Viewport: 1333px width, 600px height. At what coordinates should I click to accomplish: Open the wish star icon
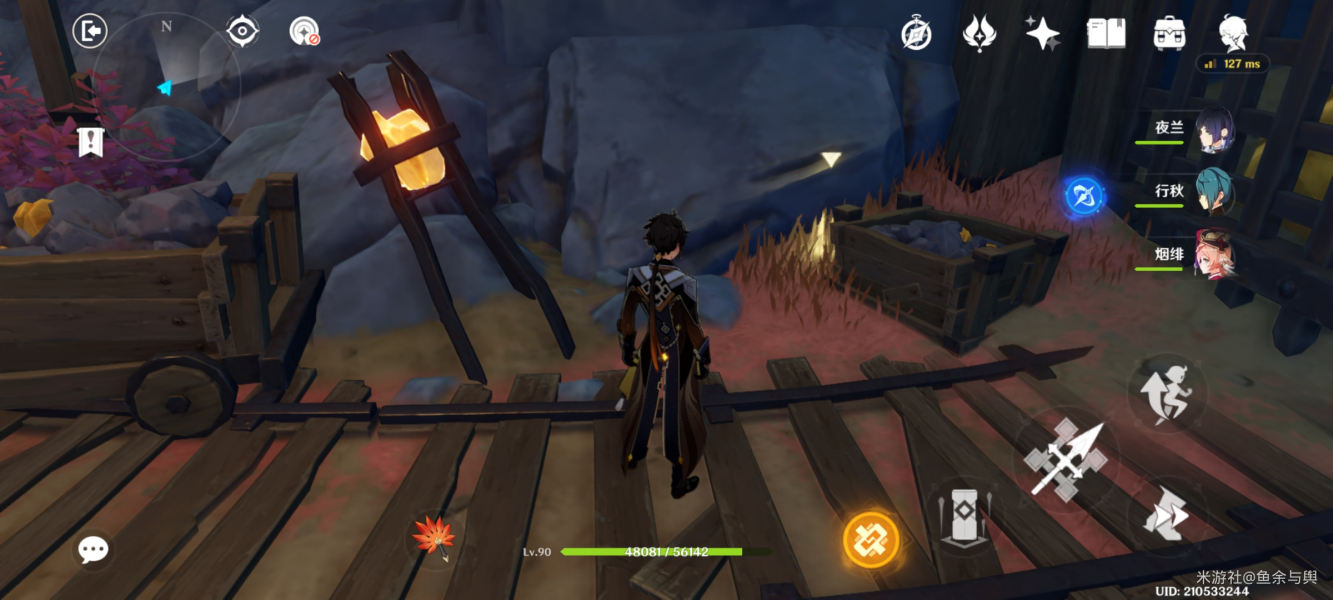pos(1042,33)
